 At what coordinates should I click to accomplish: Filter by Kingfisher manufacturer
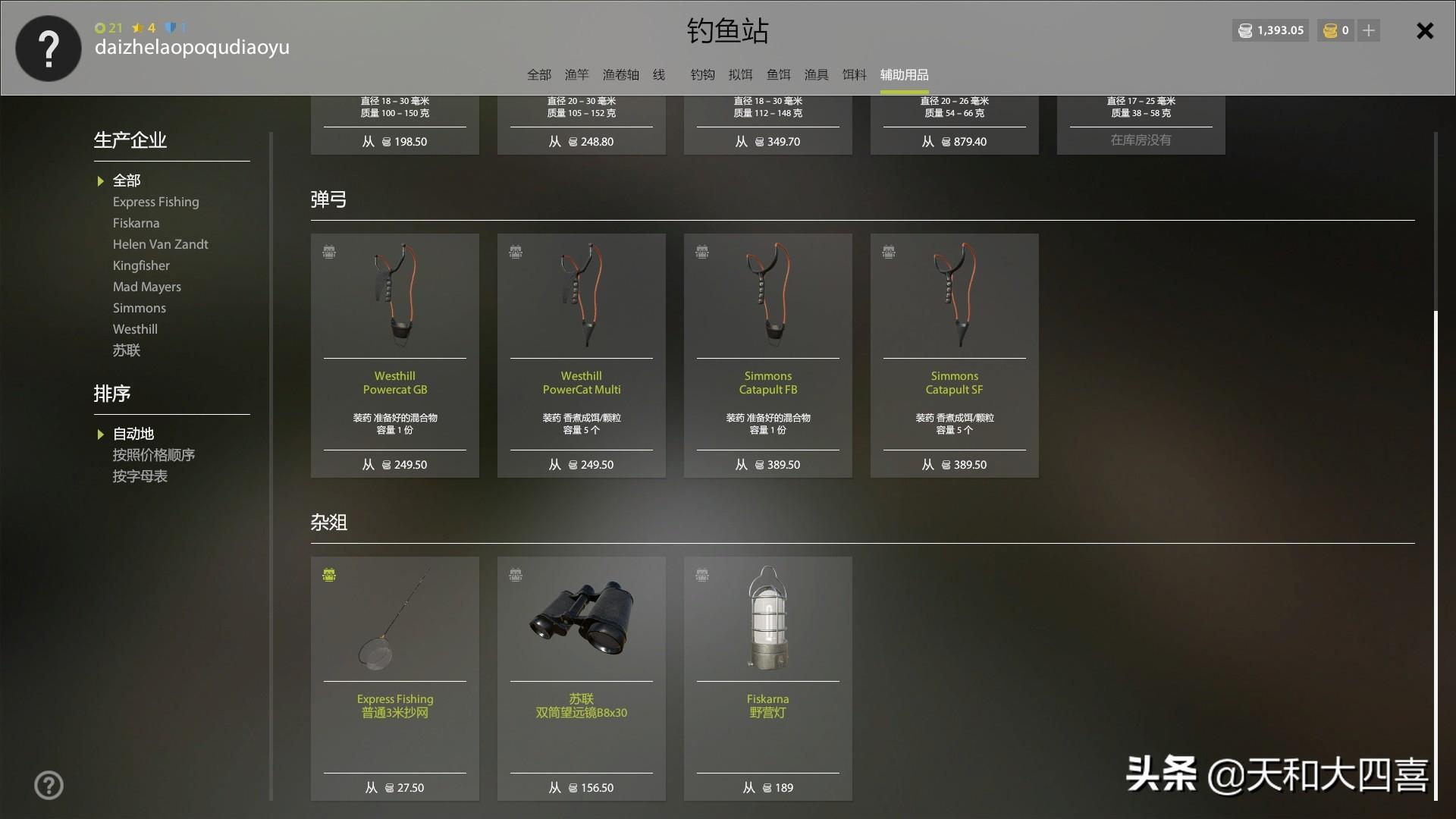pos(141,265)
